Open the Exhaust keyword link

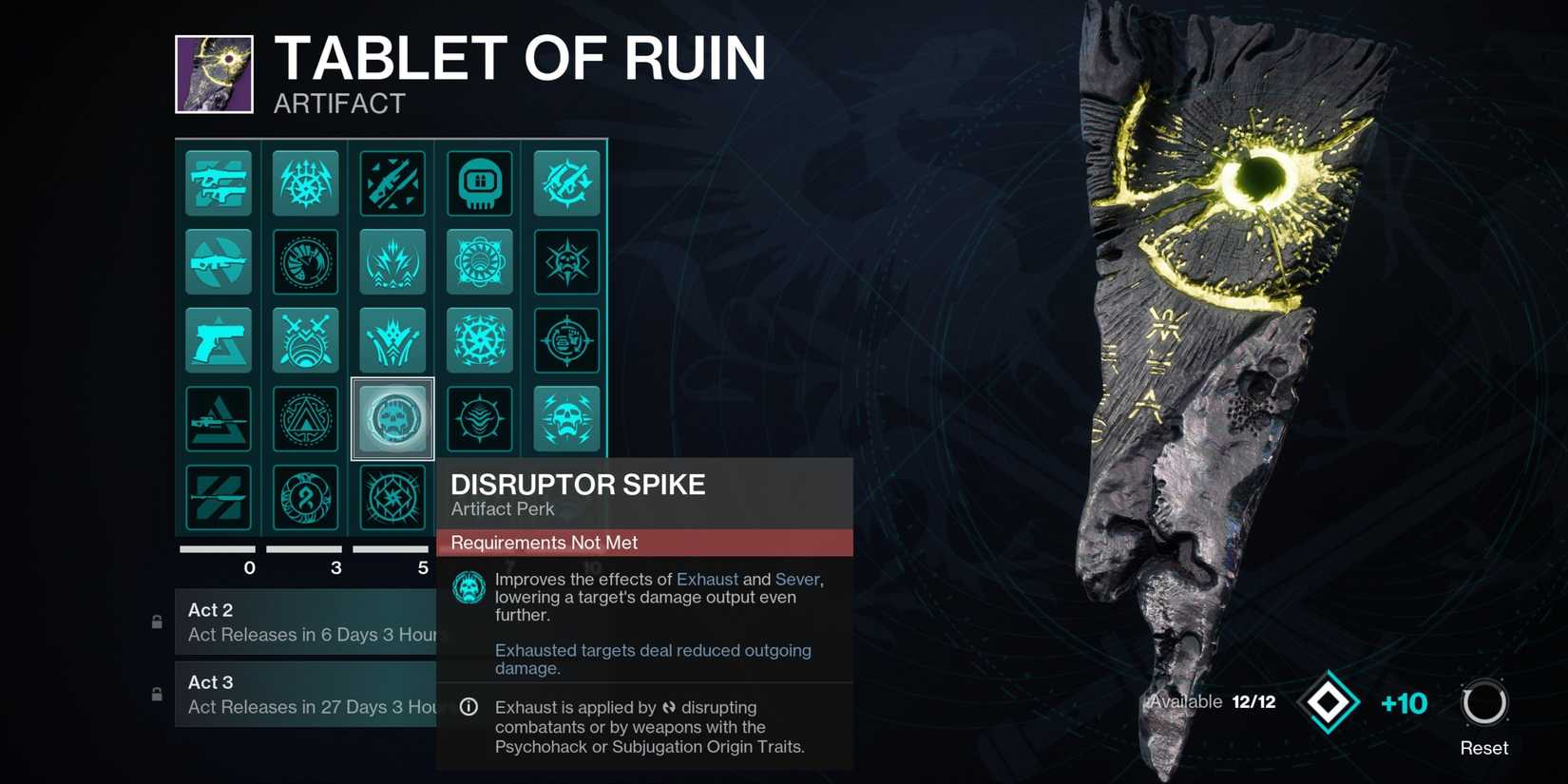708,579
